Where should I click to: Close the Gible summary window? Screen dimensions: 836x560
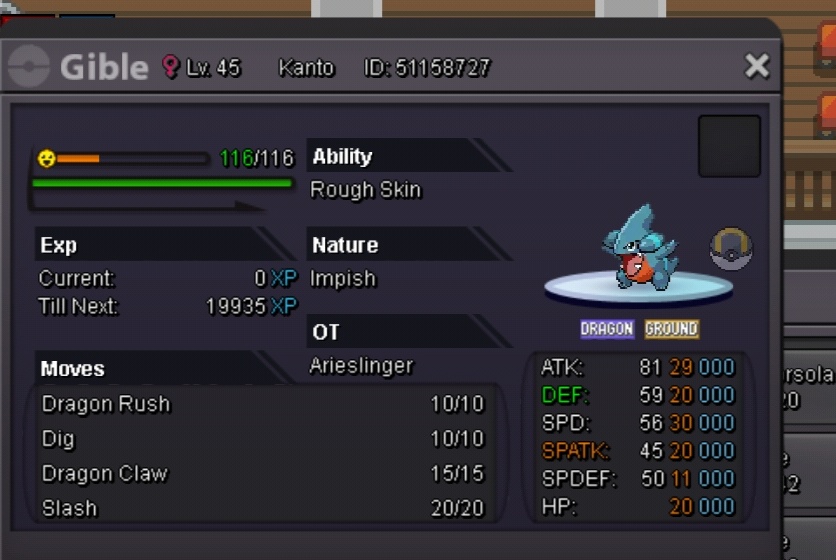point(757,67)
